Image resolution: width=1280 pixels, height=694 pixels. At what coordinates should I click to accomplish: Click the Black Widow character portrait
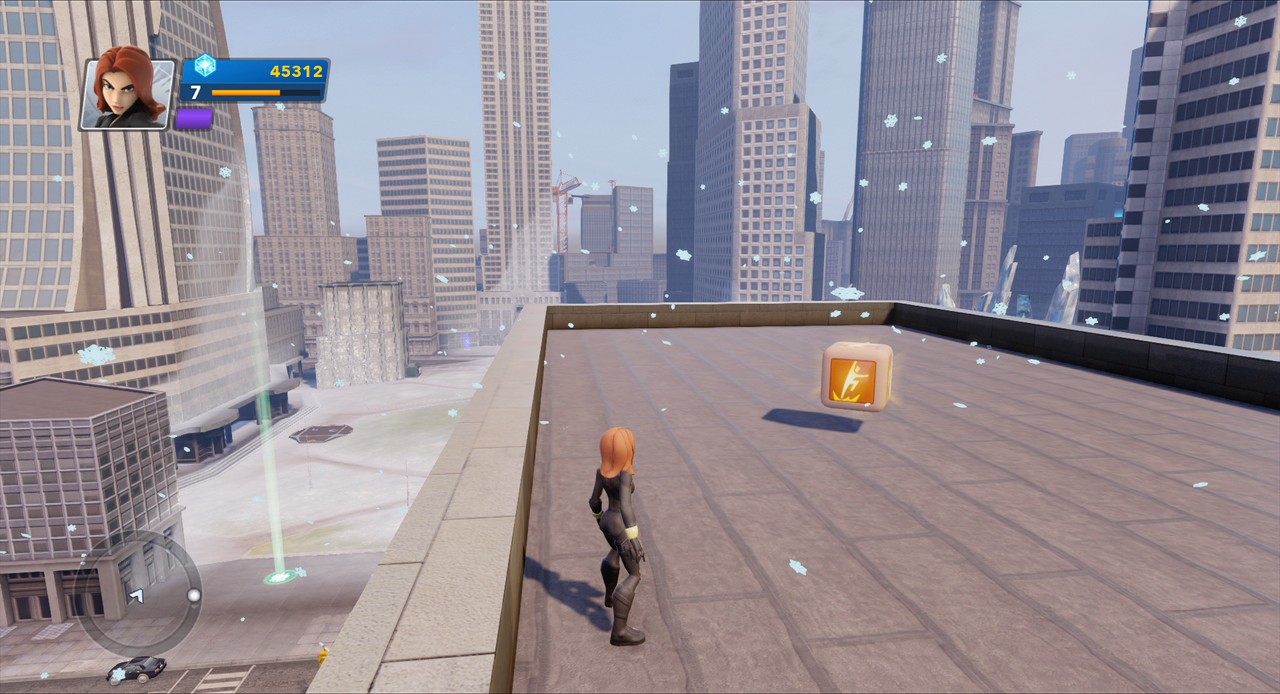127,93
